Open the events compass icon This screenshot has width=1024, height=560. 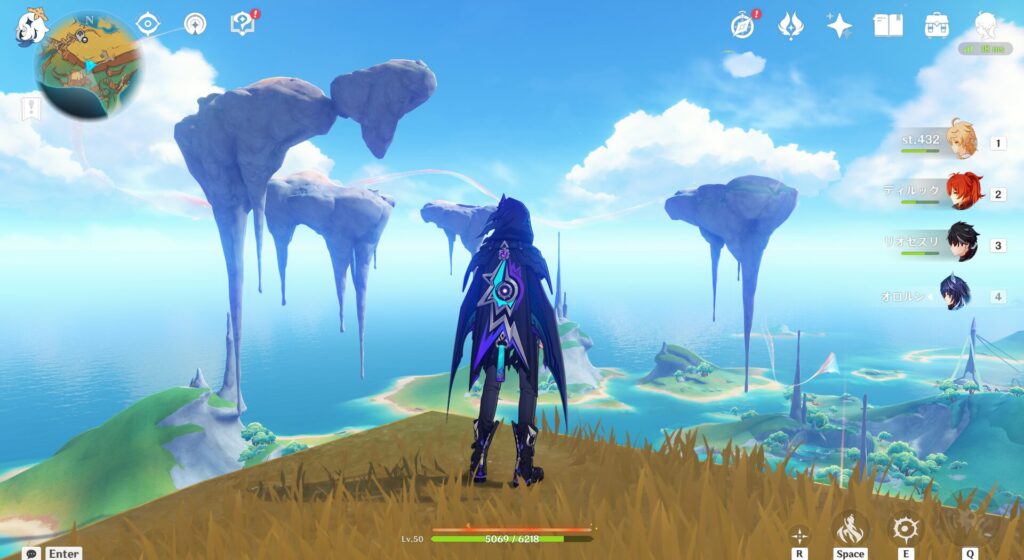(742, 25)
